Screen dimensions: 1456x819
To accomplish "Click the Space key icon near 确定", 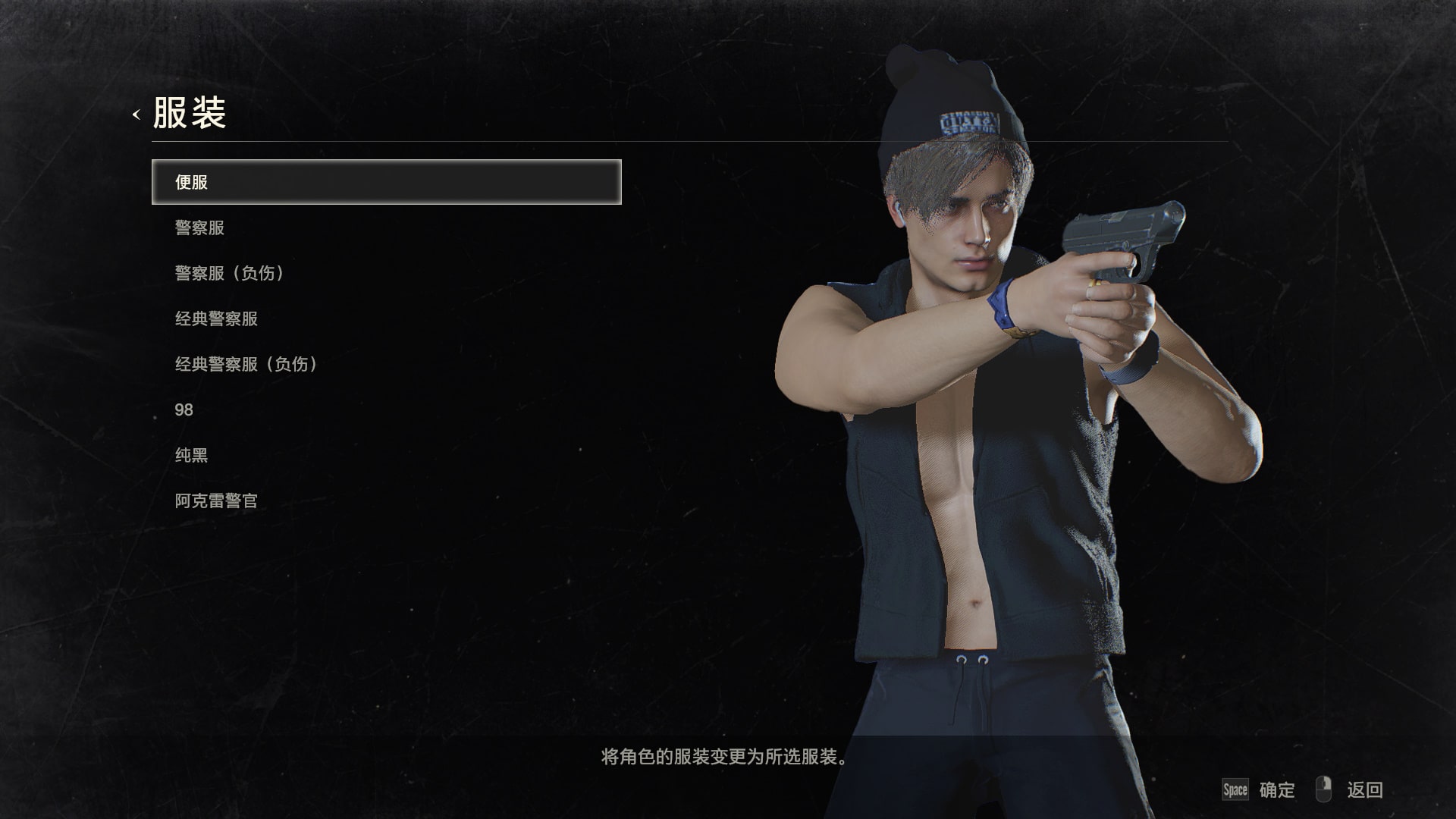I will tap(1235, 789).
